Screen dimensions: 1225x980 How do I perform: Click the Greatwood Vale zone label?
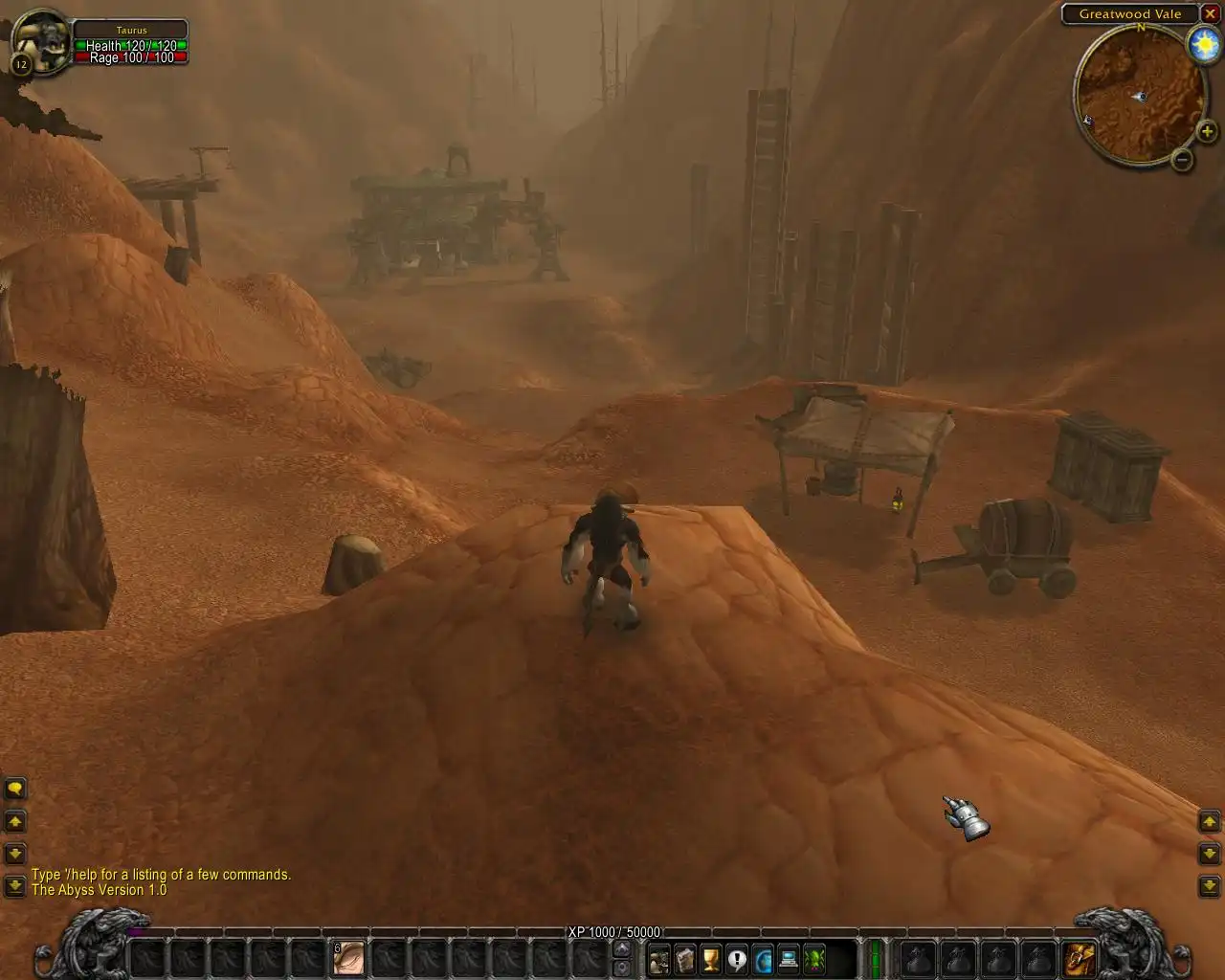(1129, 13)
